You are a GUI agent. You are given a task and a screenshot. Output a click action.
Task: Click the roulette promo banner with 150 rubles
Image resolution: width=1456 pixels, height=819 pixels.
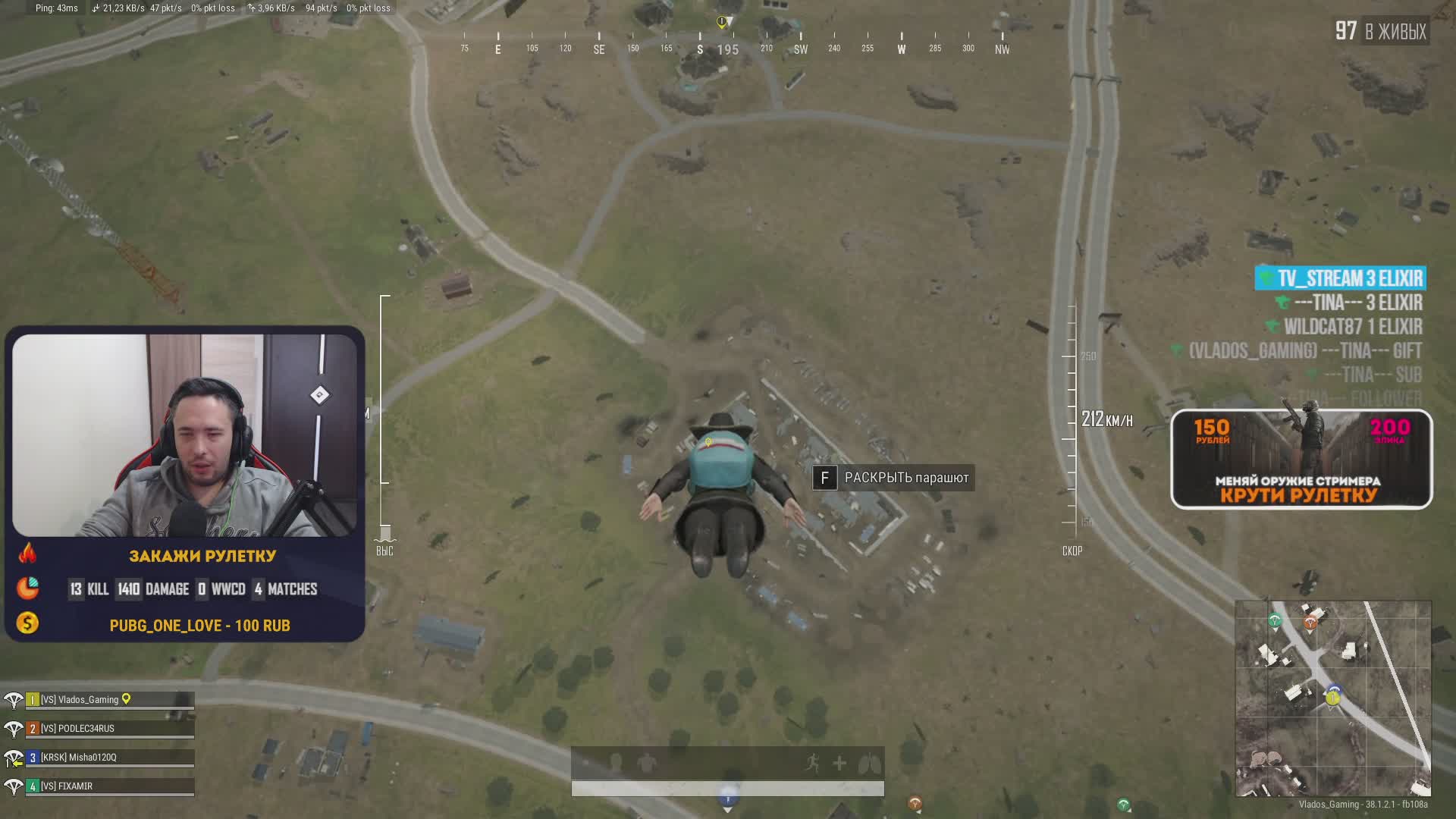[1301, 460]
